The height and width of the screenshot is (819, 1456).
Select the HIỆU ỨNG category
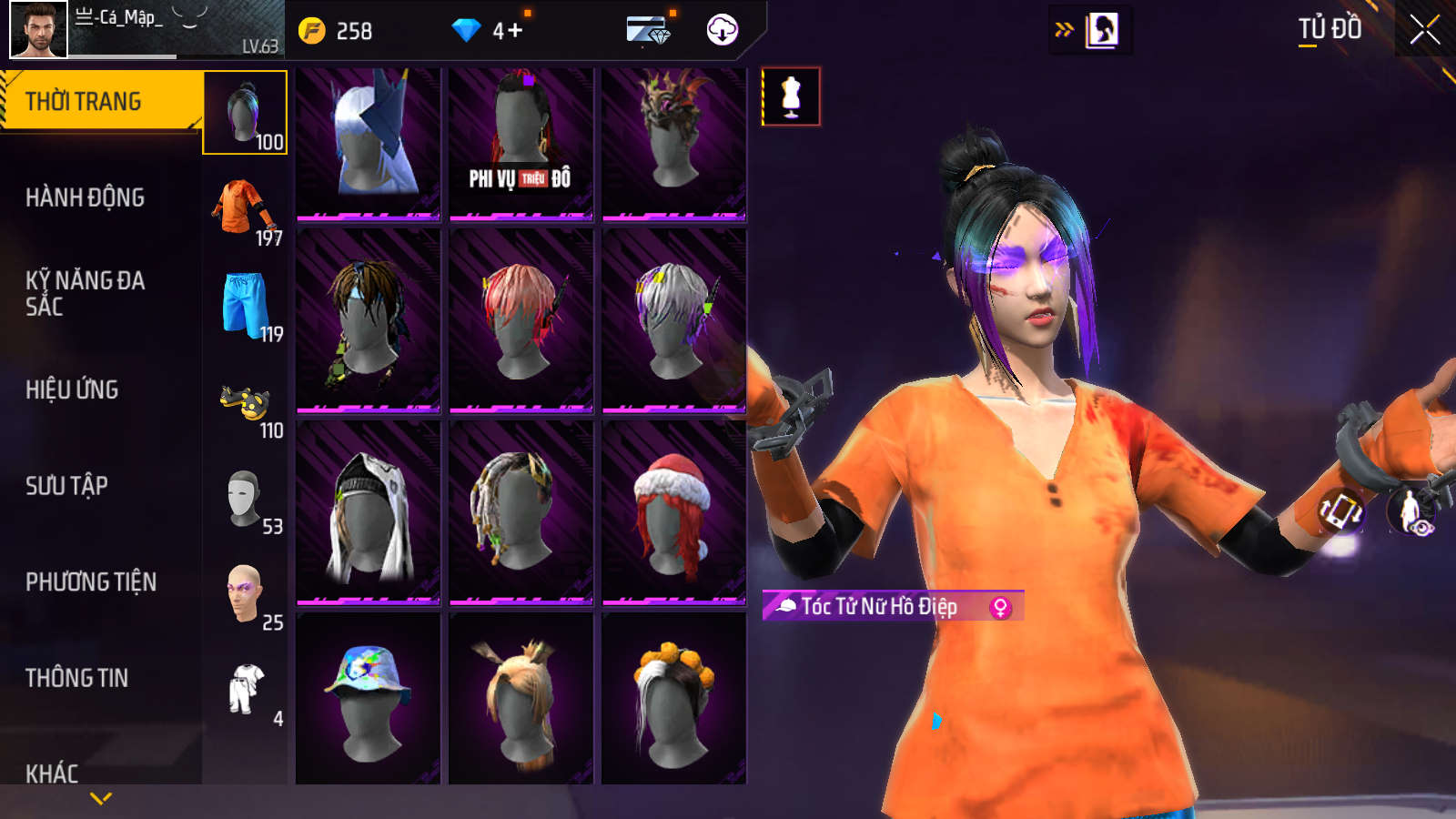[72, 389]
